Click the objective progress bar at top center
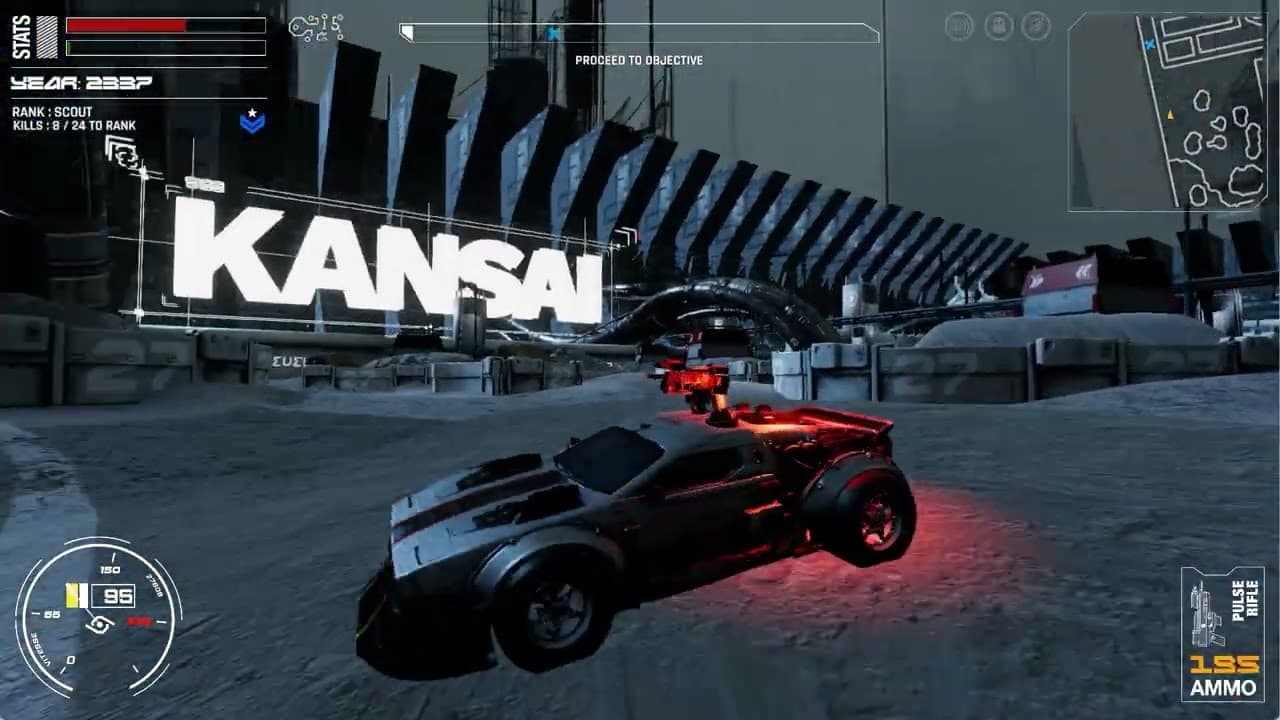Screen dimensions: 1280x720 (x=640, y=32)
